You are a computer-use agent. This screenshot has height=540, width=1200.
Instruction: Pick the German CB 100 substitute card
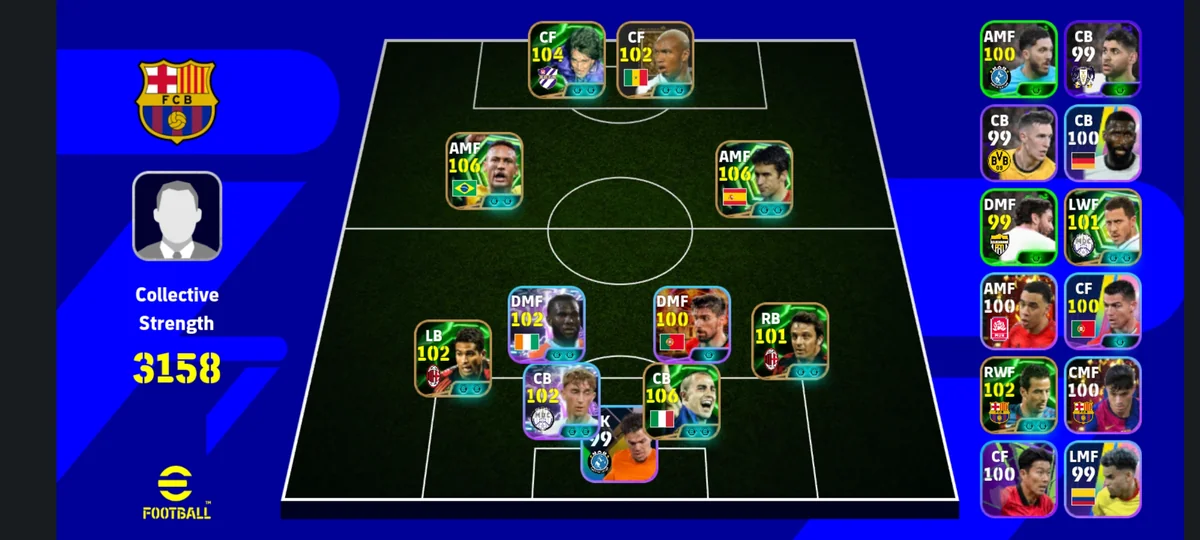1102,143
